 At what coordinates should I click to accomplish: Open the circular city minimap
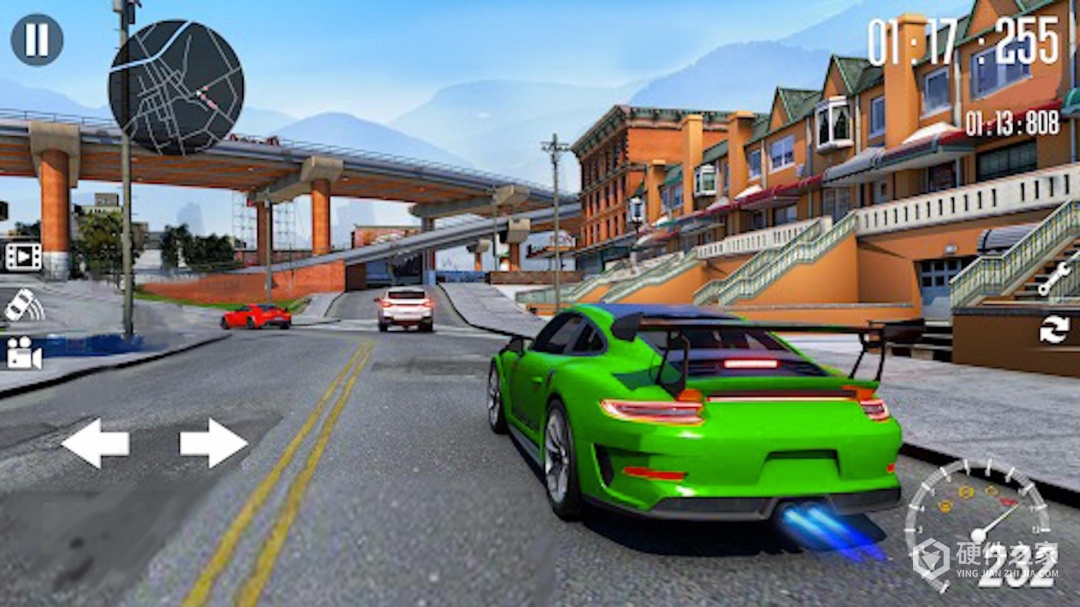click(x=176, y=87)
